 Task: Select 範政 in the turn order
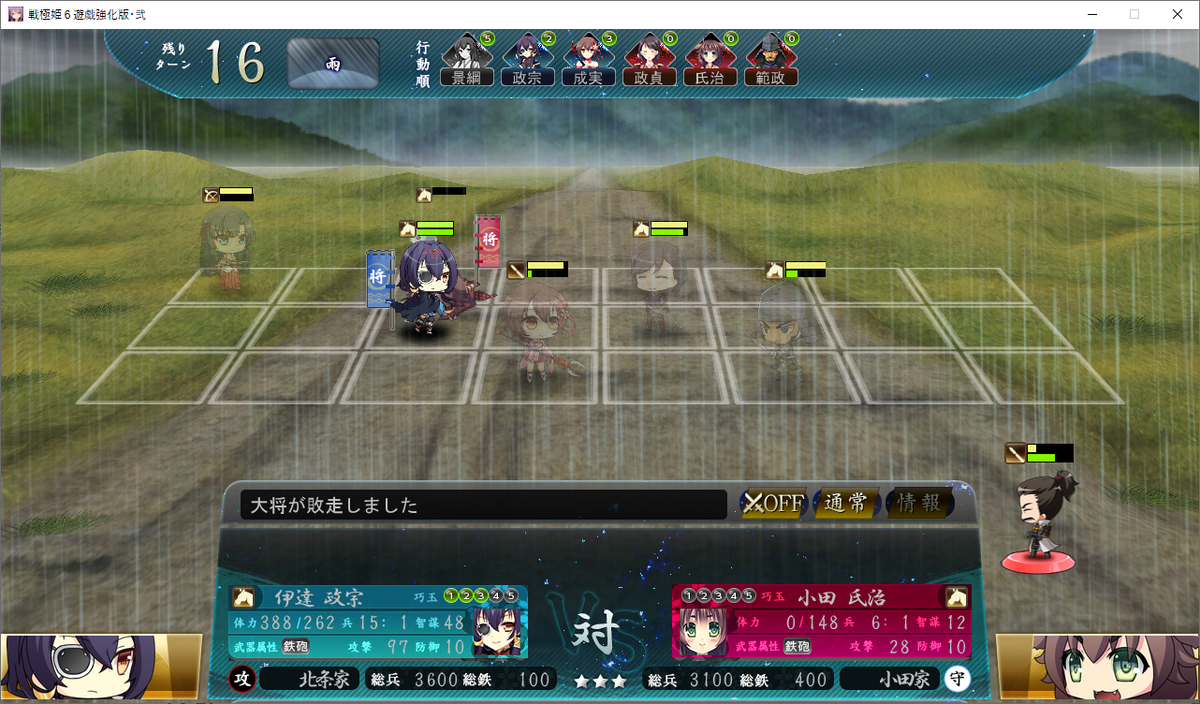click(x=771, y=60)
